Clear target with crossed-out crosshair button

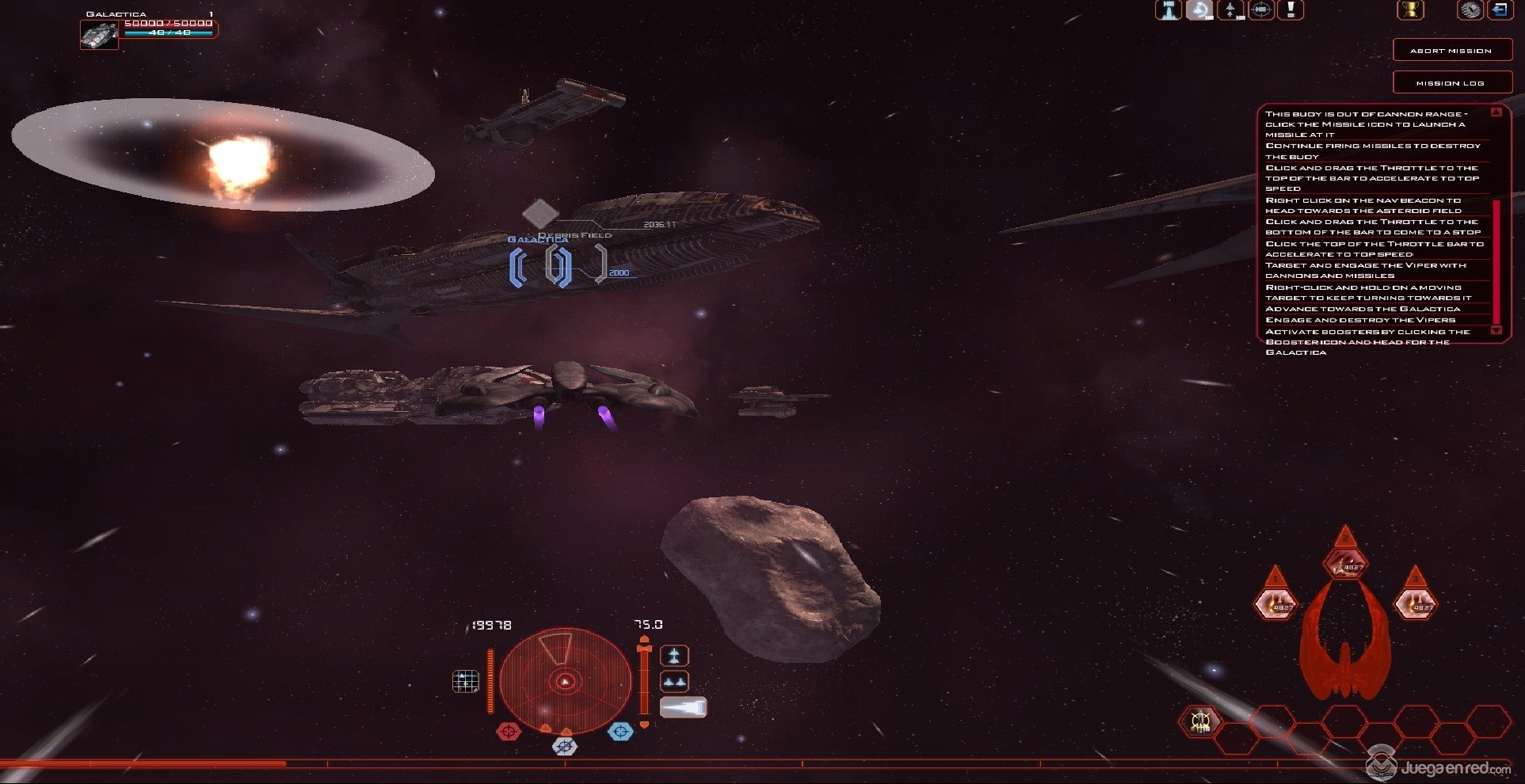coord(564,746)
